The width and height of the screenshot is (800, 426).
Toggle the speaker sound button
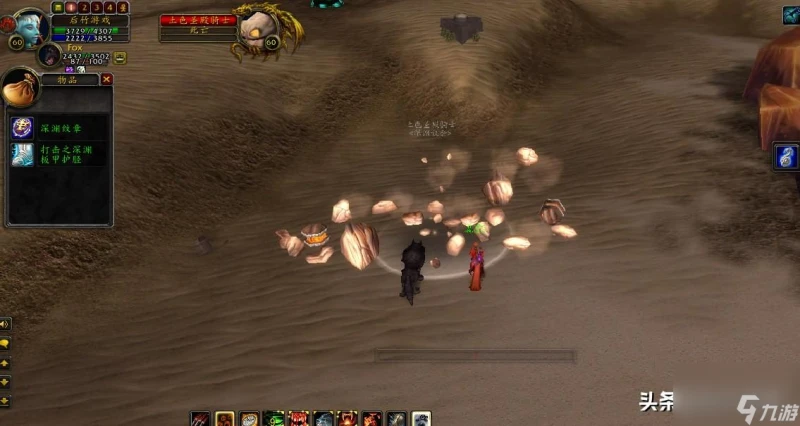tap(5, 324)
